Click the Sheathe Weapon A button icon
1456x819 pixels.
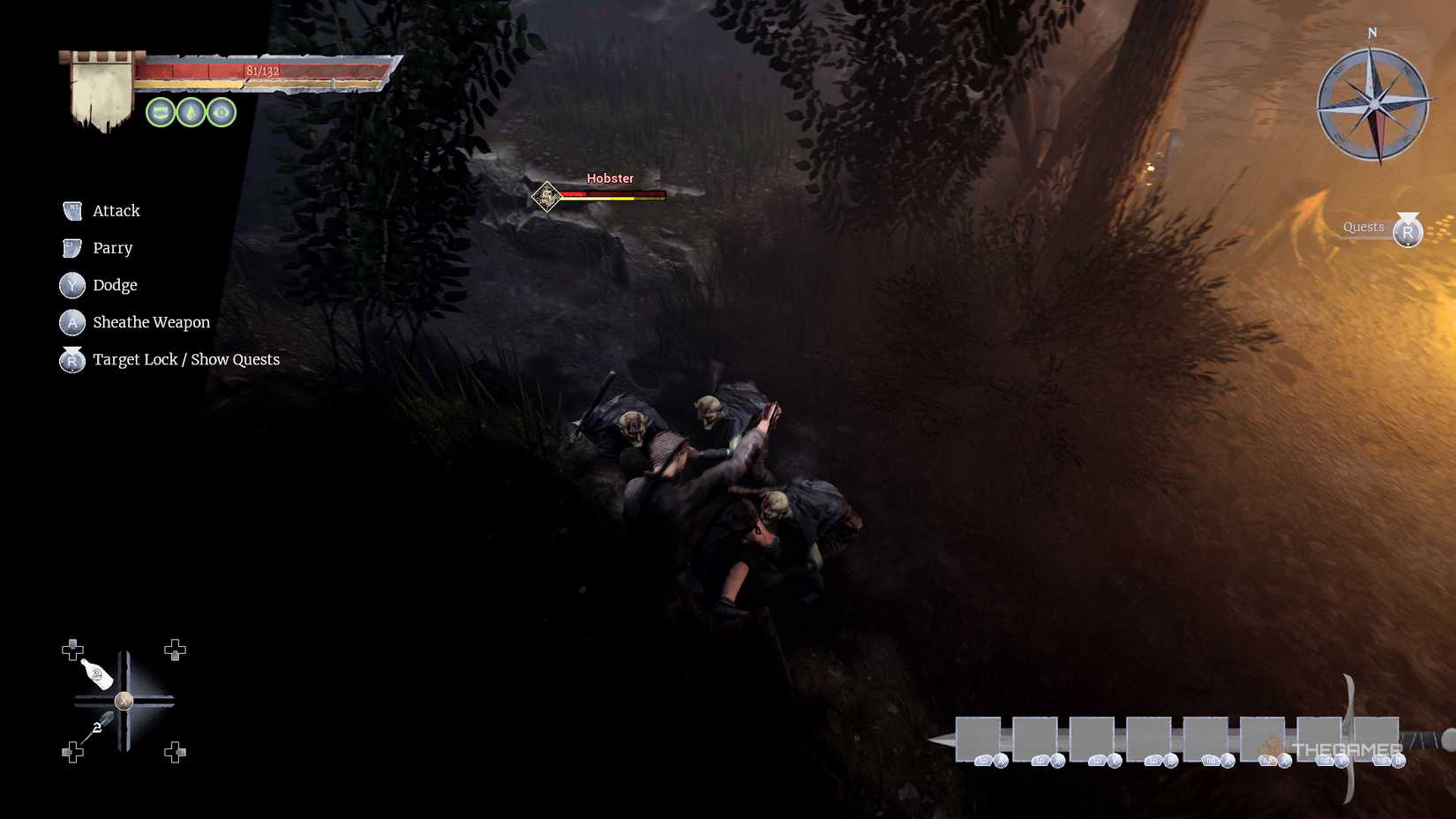[x=71, y=322]
